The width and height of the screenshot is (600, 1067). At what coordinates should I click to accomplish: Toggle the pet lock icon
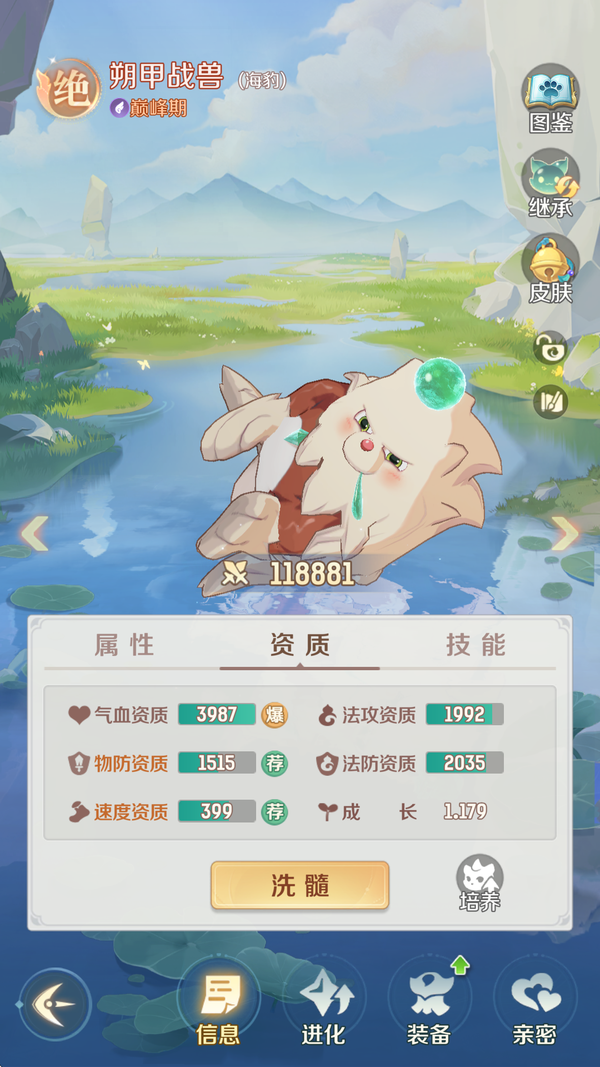pos(550,348)
